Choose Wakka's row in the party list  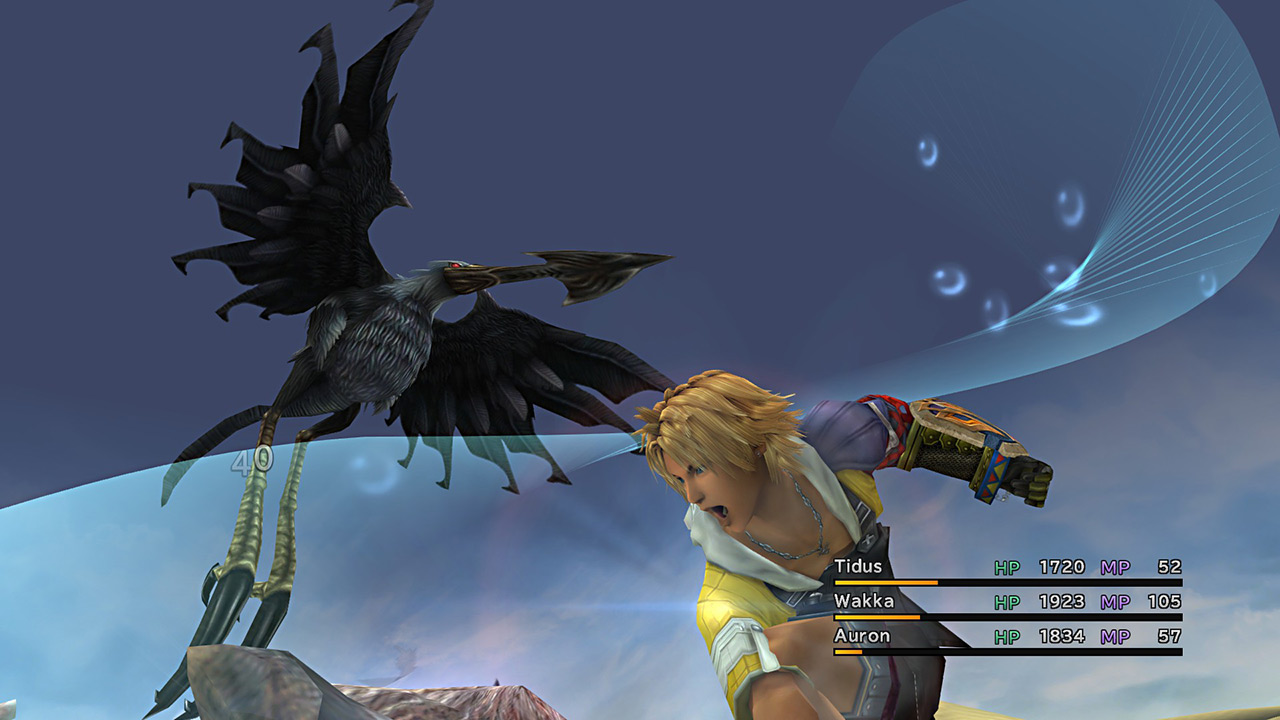(864, 602)
